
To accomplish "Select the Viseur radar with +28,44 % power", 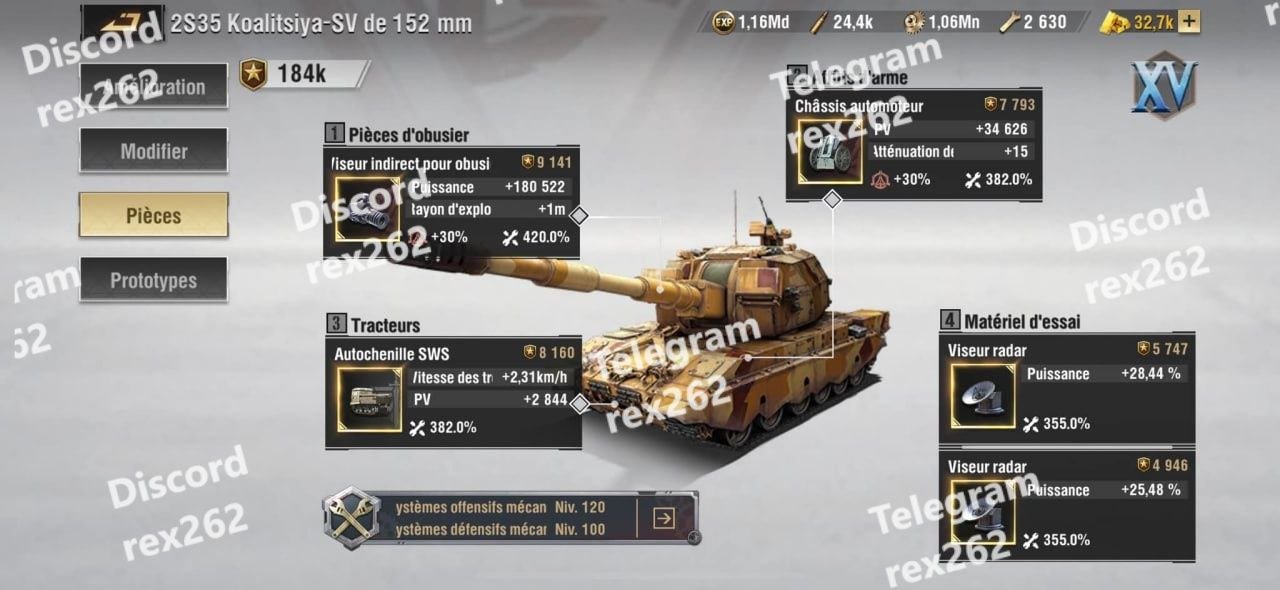I will [982, 396].
